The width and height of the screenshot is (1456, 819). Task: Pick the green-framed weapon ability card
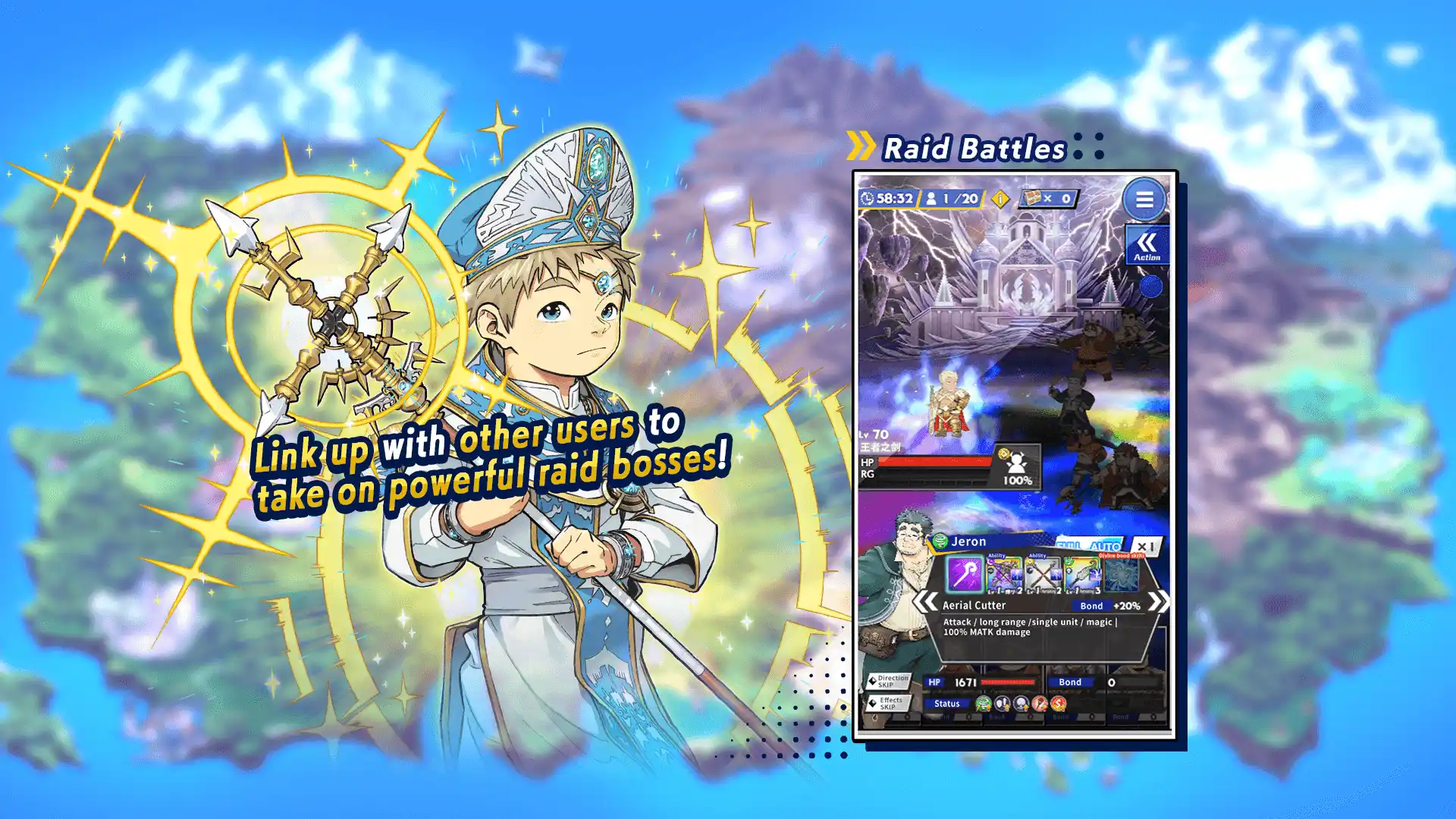[x=1082, y=576]
